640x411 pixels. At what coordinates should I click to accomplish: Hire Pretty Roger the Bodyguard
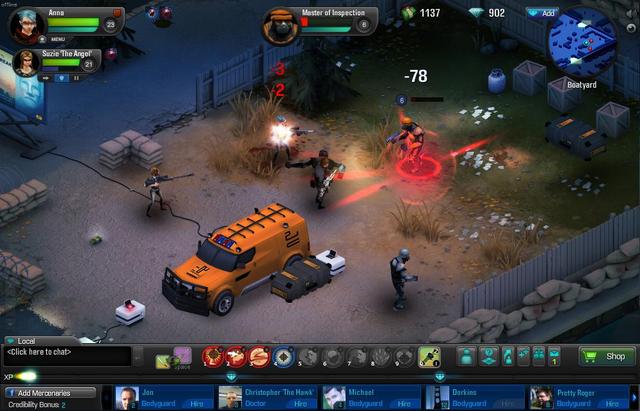click(x=610, y=403)
